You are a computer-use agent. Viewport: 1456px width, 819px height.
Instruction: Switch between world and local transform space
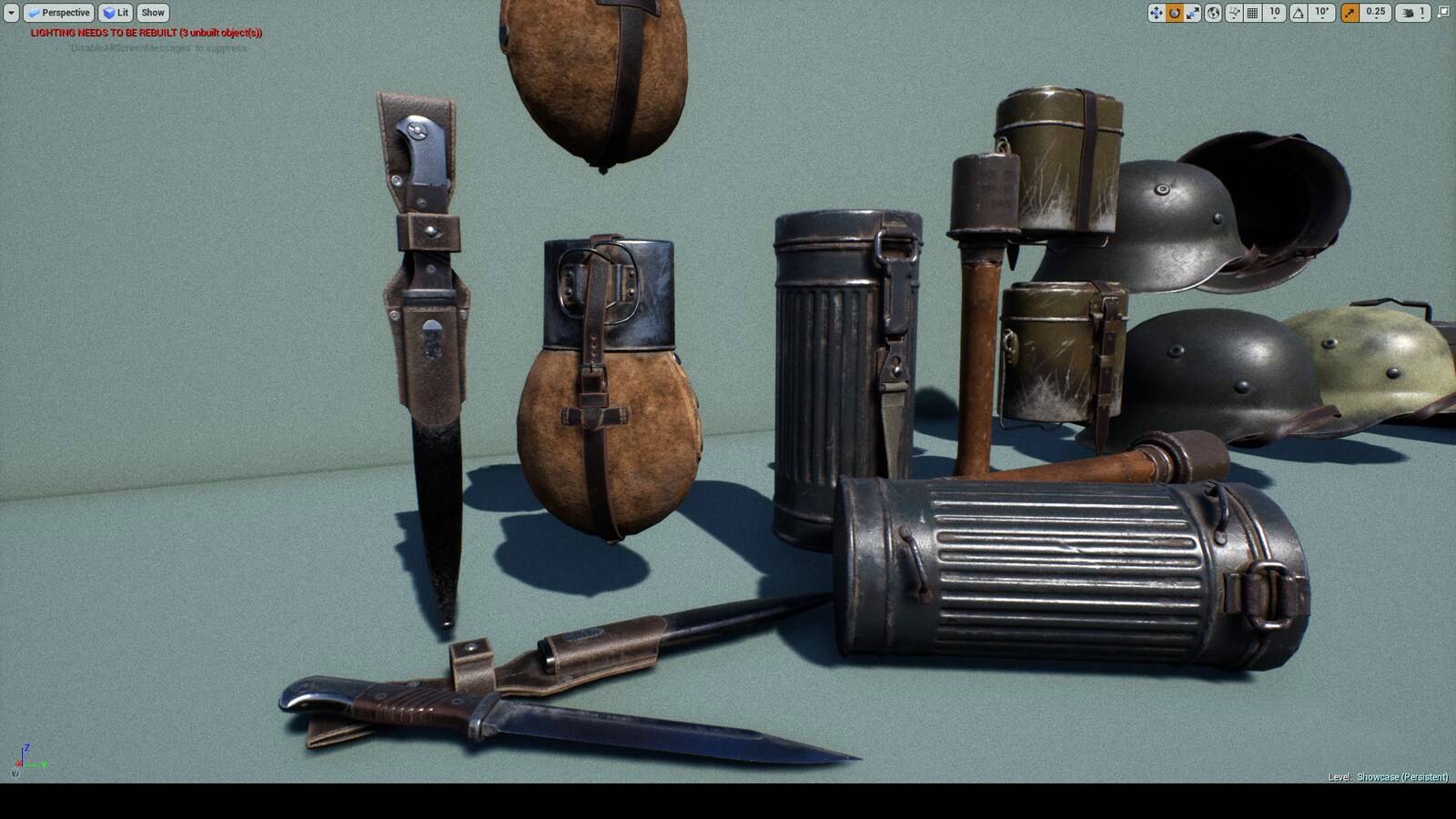pyautogui.click(x=1213, y=13)
